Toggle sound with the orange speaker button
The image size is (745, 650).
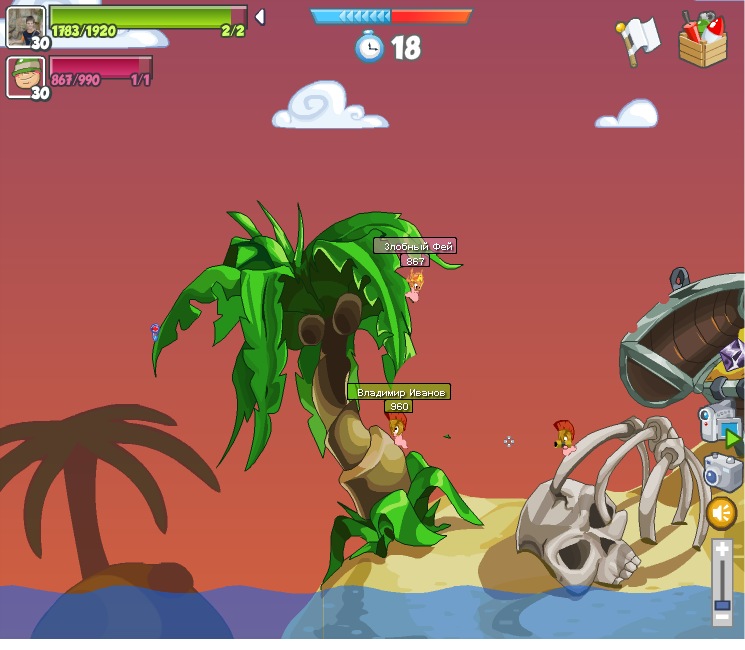tap(721, 514)
